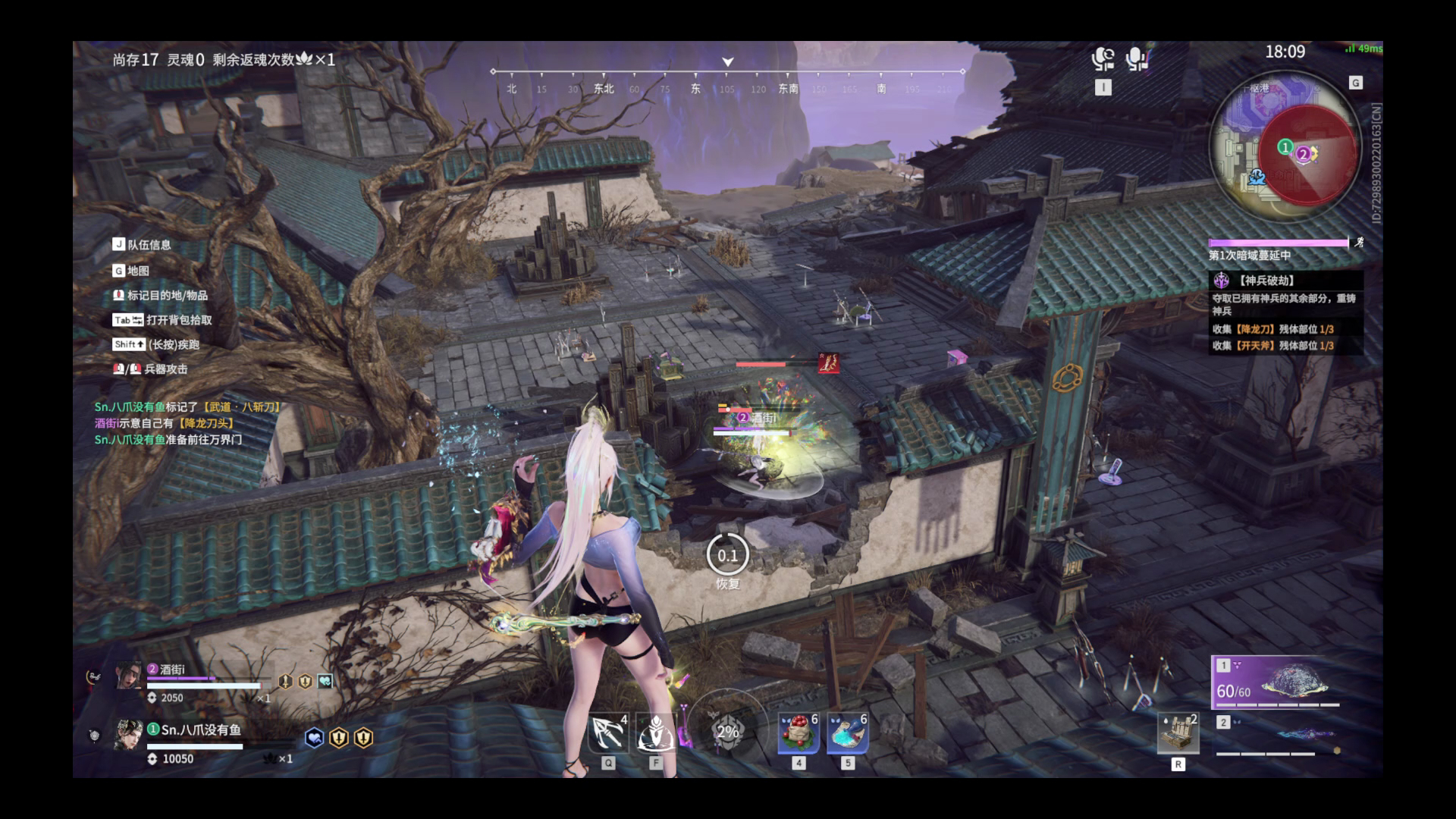Toggle the shield buff icon on 酒街i
The height and width of the screenshot is (819, 1456).
coord(304,680)
